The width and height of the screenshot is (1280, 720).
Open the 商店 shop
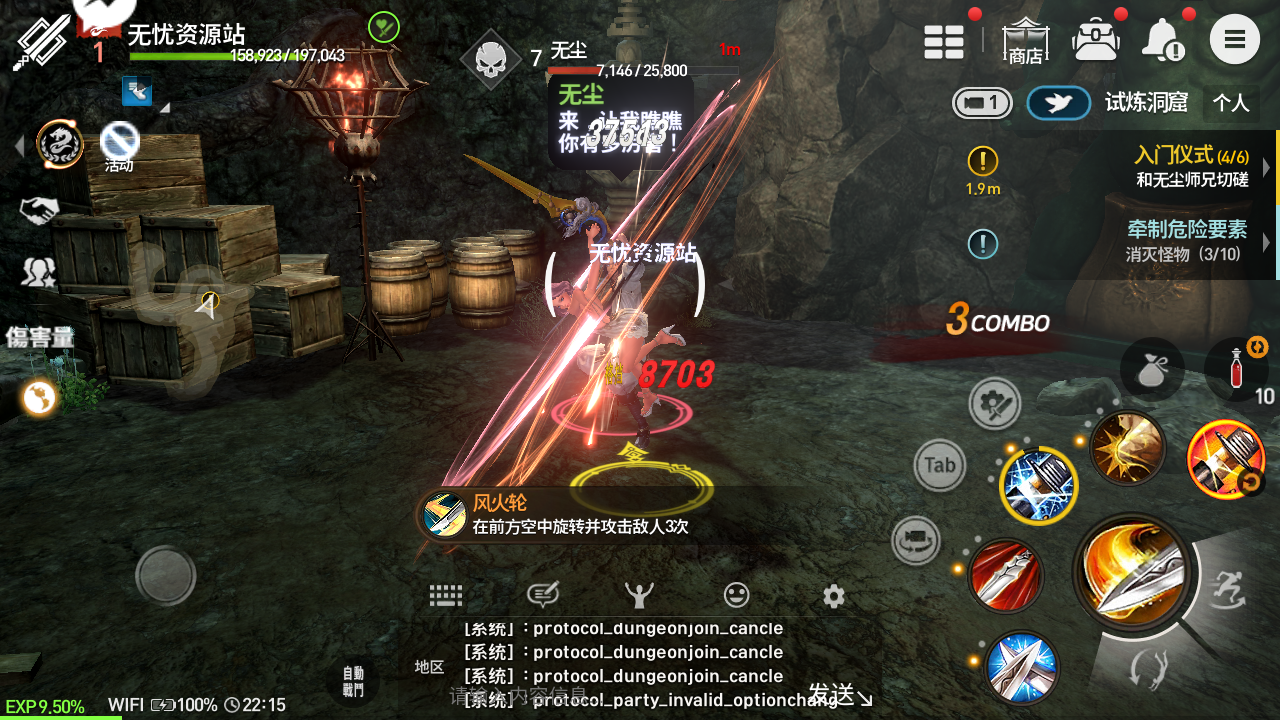[1024, 42]
